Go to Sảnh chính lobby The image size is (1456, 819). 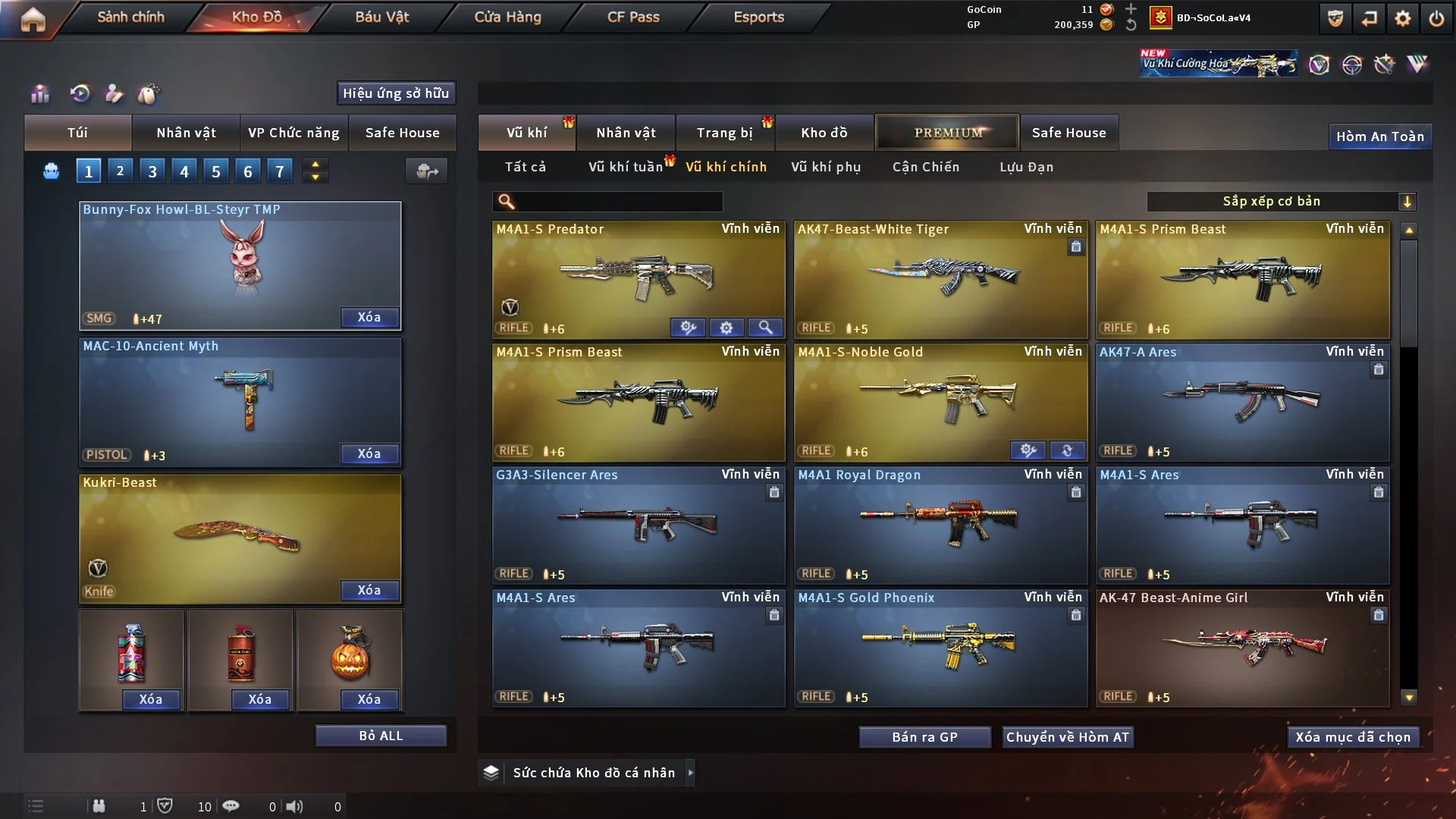130,17
